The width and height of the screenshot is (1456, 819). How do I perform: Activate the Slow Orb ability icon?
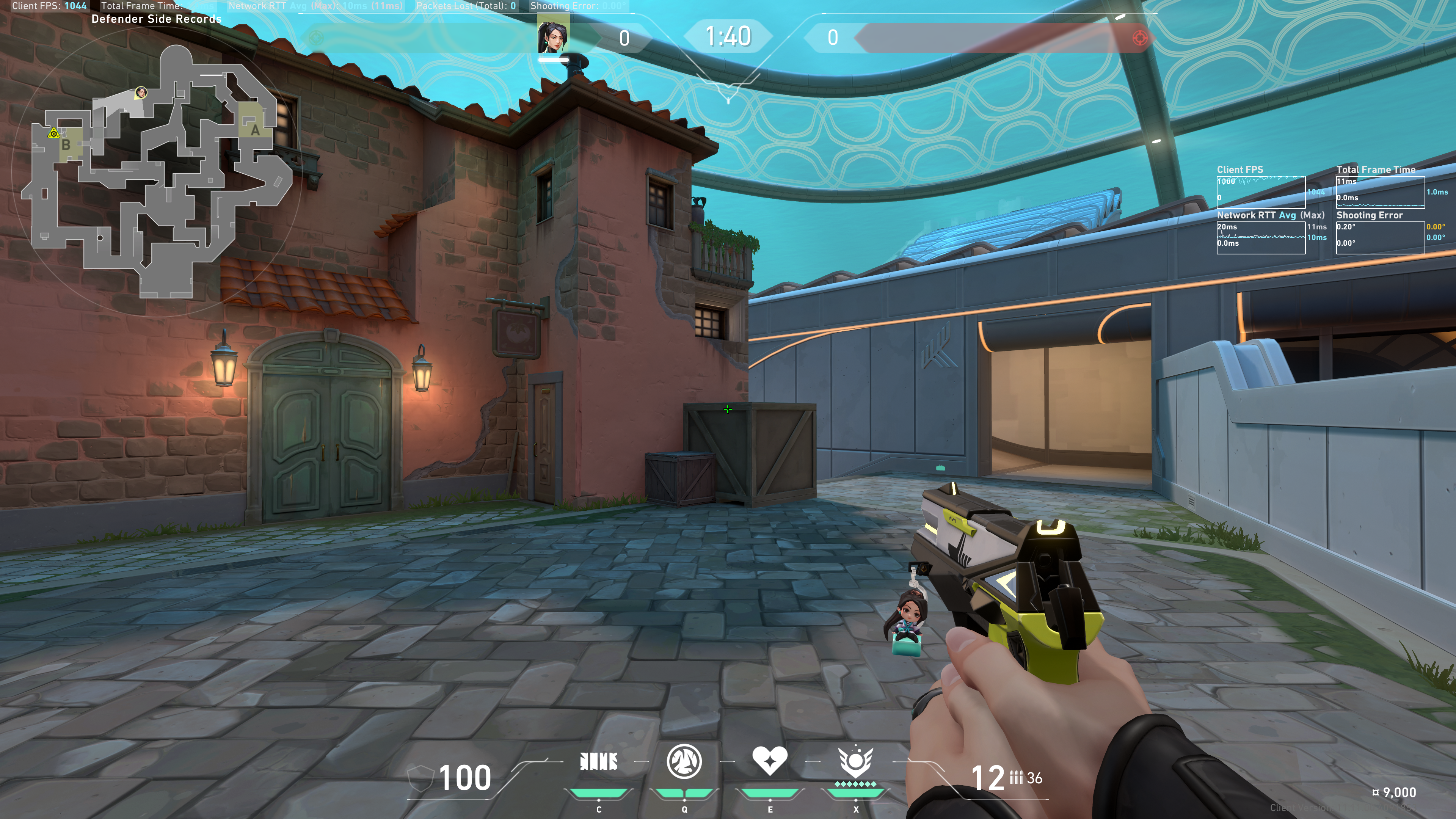[684, 761]
